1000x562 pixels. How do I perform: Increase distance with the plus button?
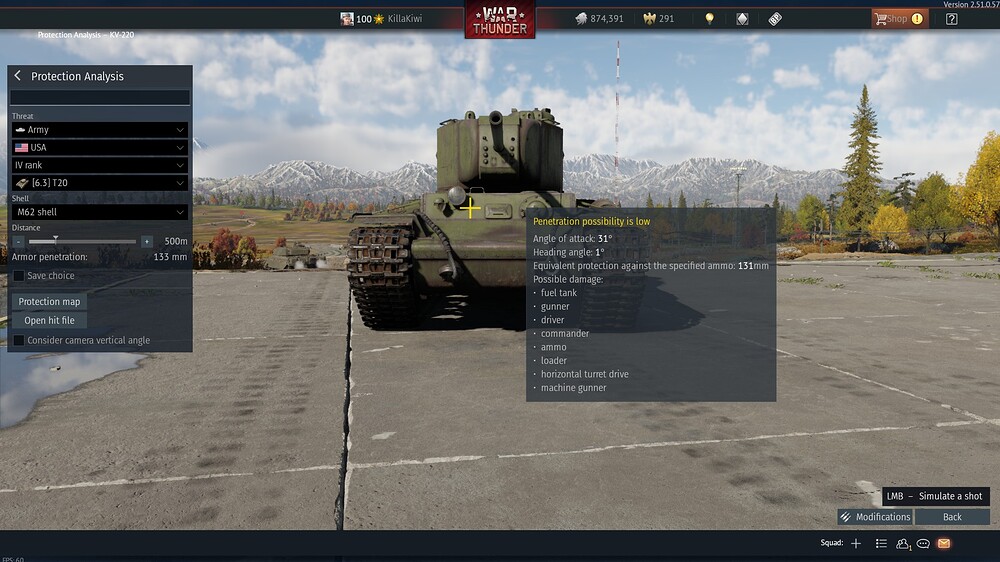tap(147, 241)
